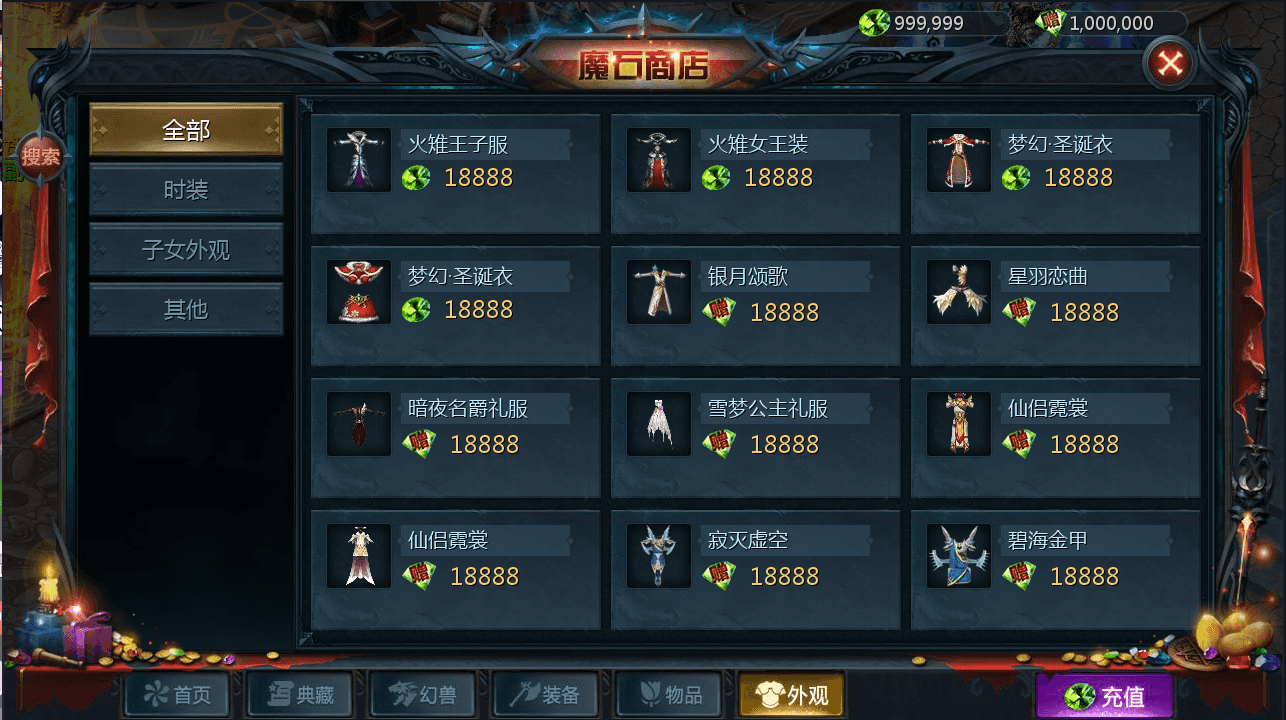This screenshot has height=720, width=1286.
Task: Click the red 赠 gift icon beside 银月颂歌 price
Action: tap(719, 312)
